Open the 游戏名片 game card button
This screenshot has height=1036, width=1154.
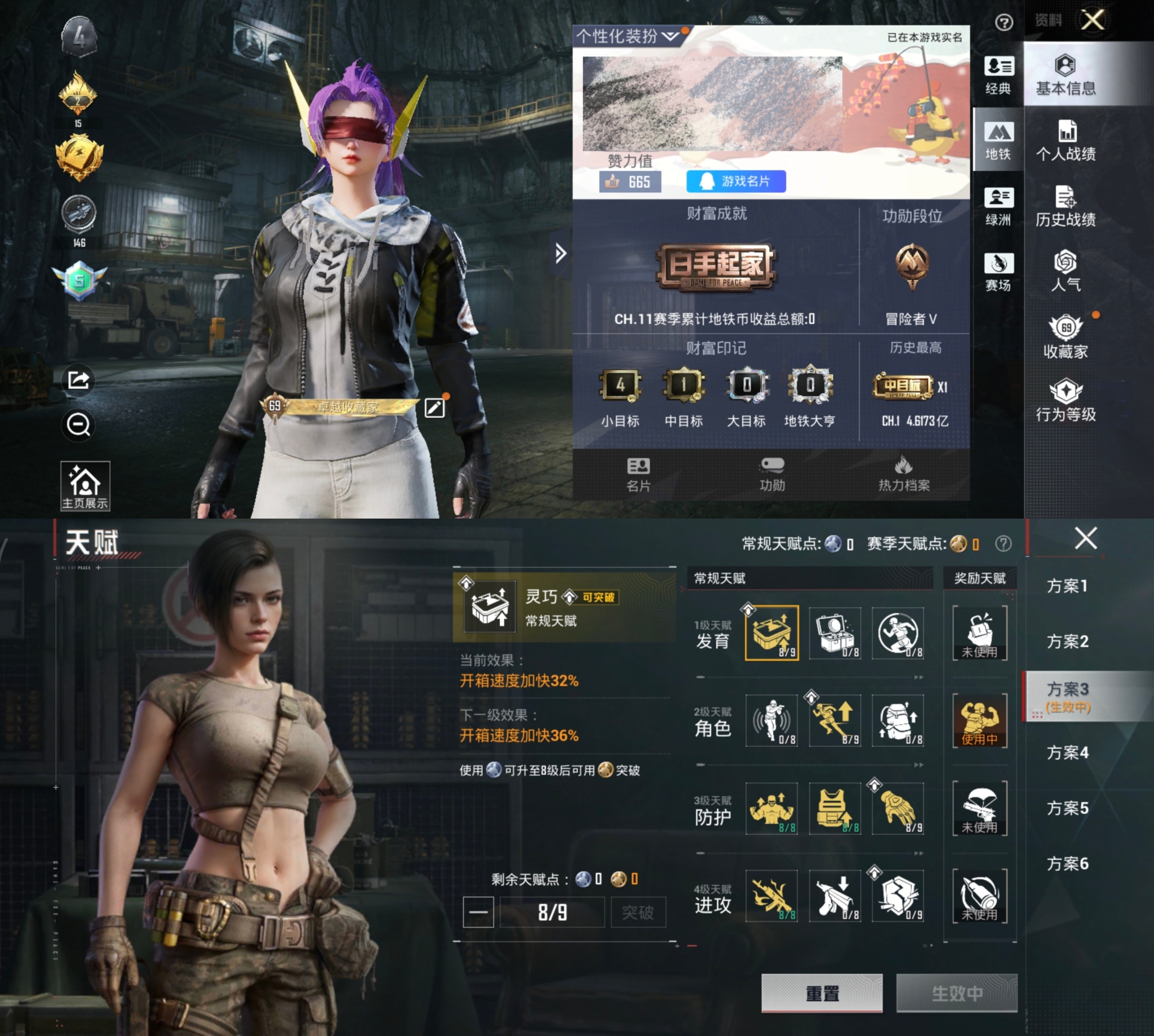click(736, 181)
